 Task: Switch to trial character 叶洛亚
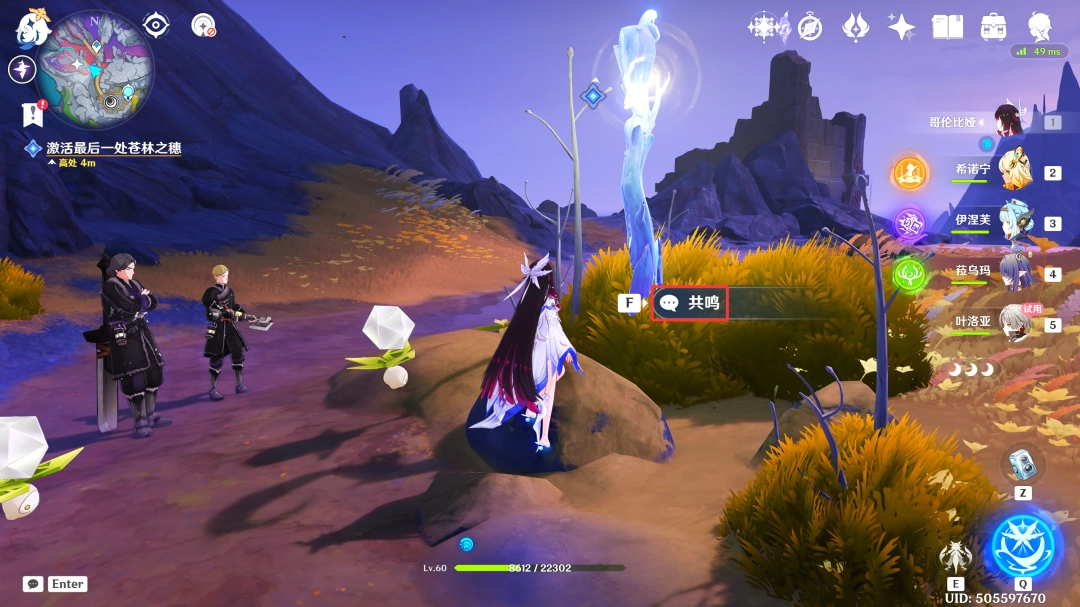(1018, 324)
